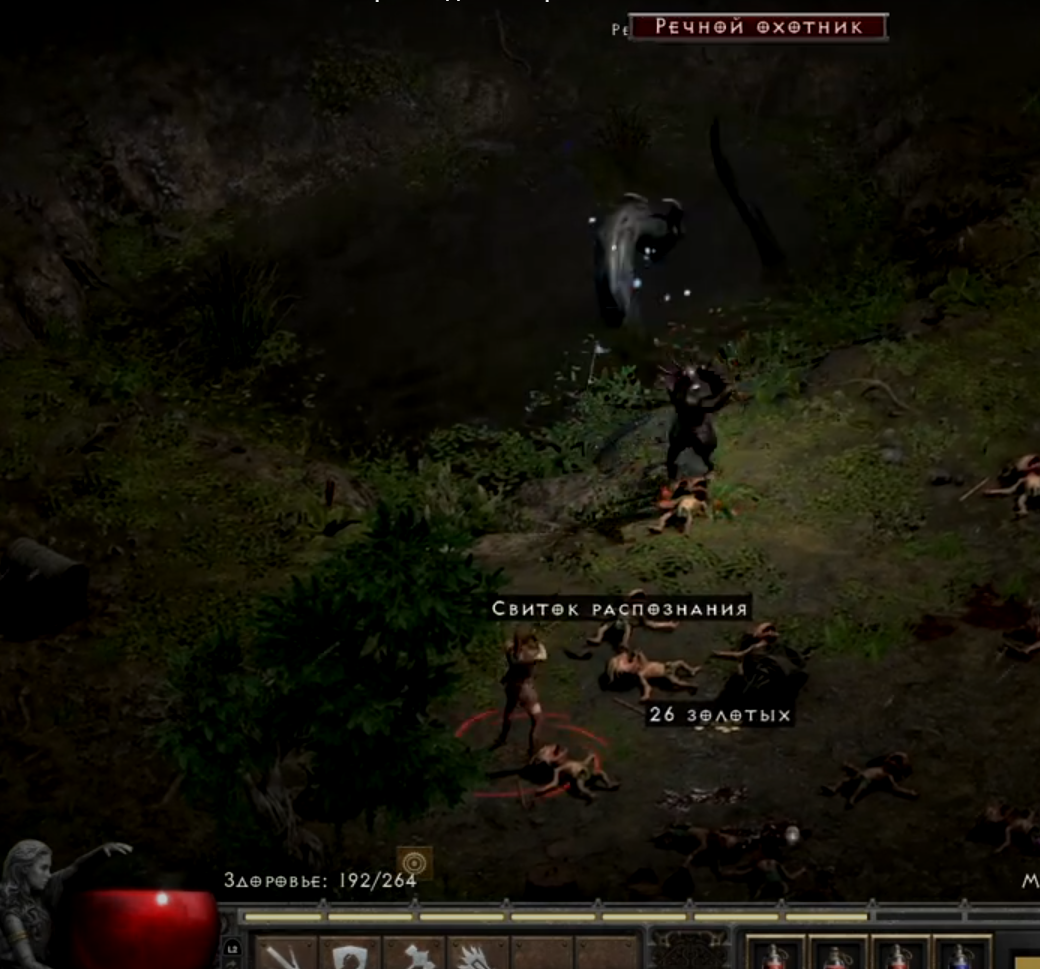Screen dimensions: 1040x969
Task: Choose the axe skill icon
Action: tap(414, 954)
